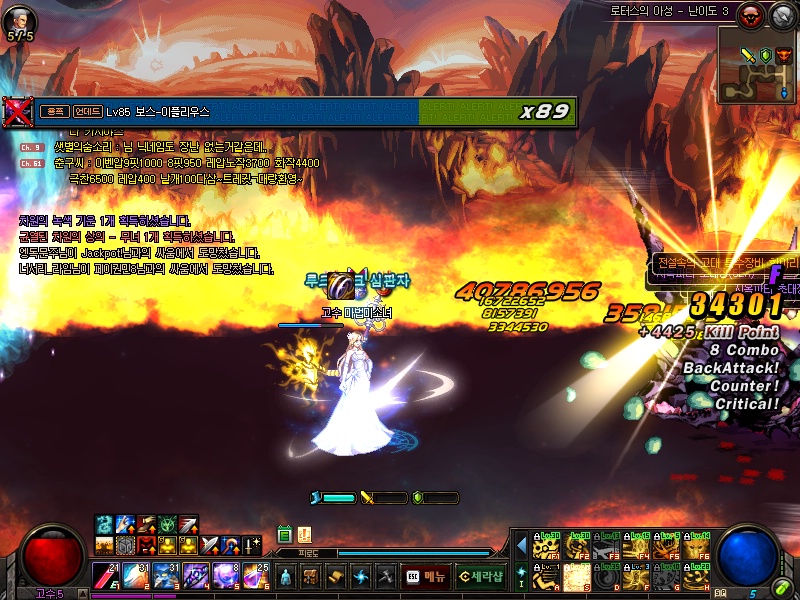This screenshot has width=800, height=600.
Task: Open the inventory chest icon
Action: 311,577
